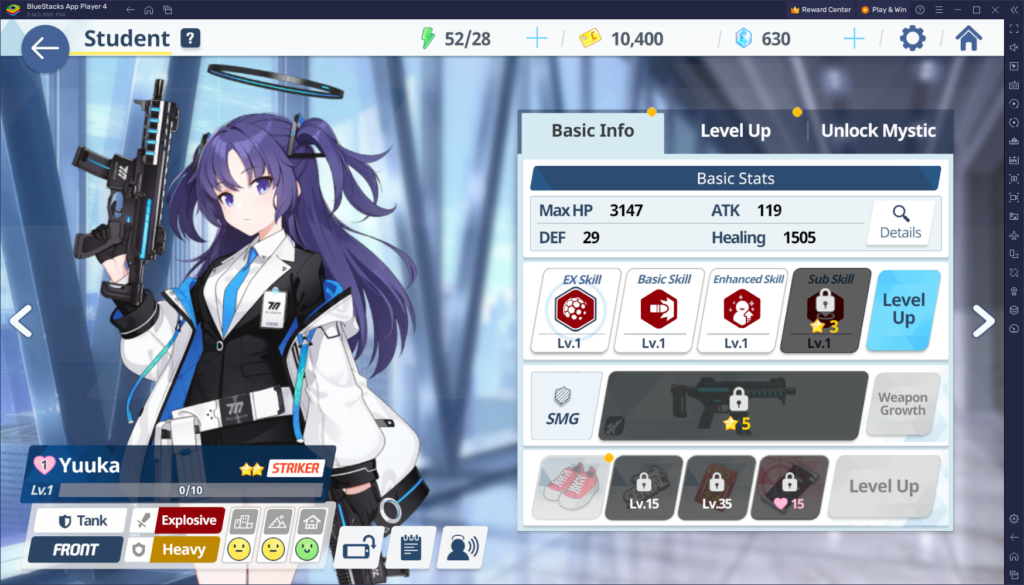This screenshot has width=1024, height=585.
Task: Select the Basic Info tab
Action: click(592, 131)
